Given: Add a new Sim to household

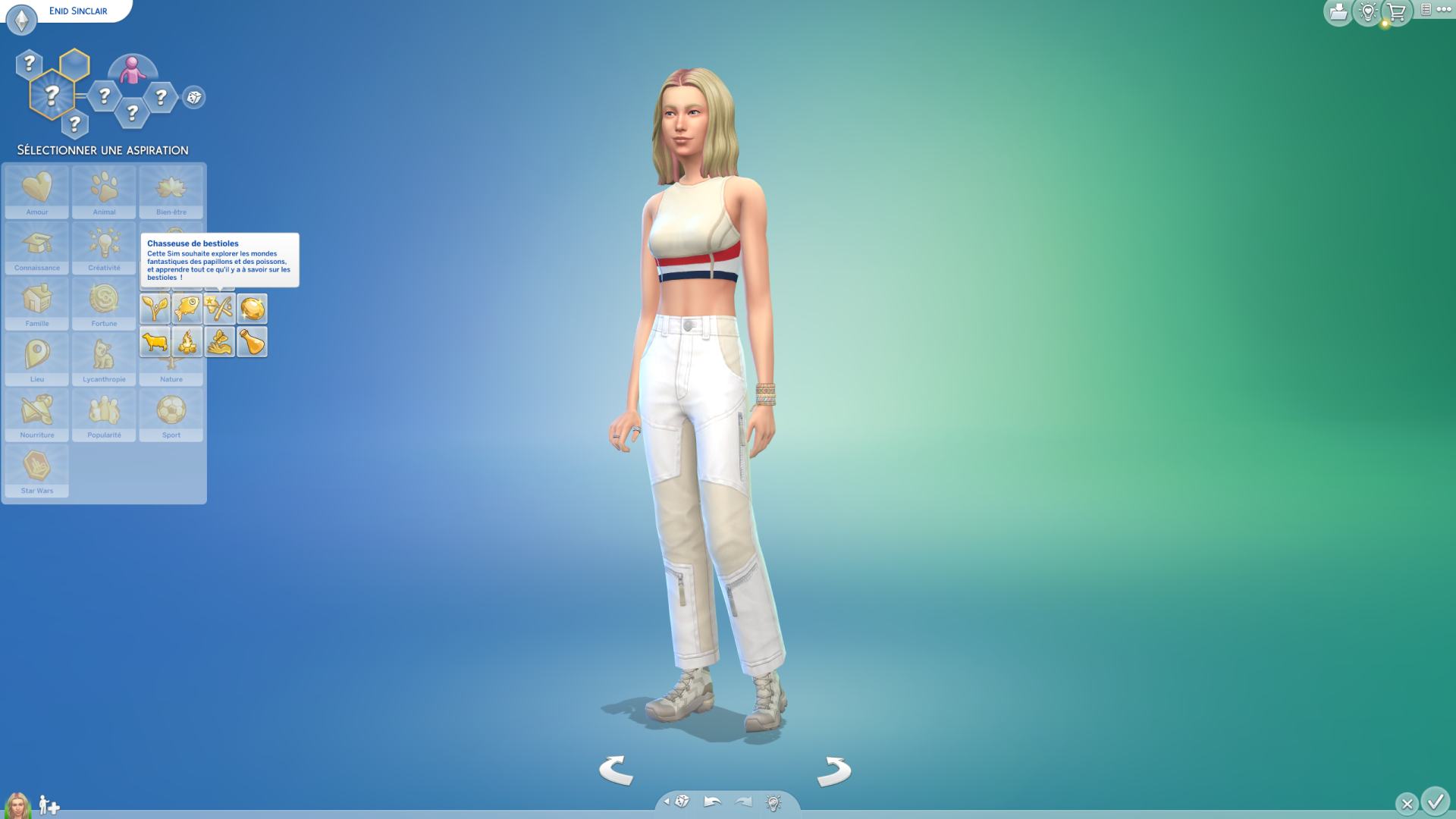Looking at the screenshot, I should pos(49,805).
